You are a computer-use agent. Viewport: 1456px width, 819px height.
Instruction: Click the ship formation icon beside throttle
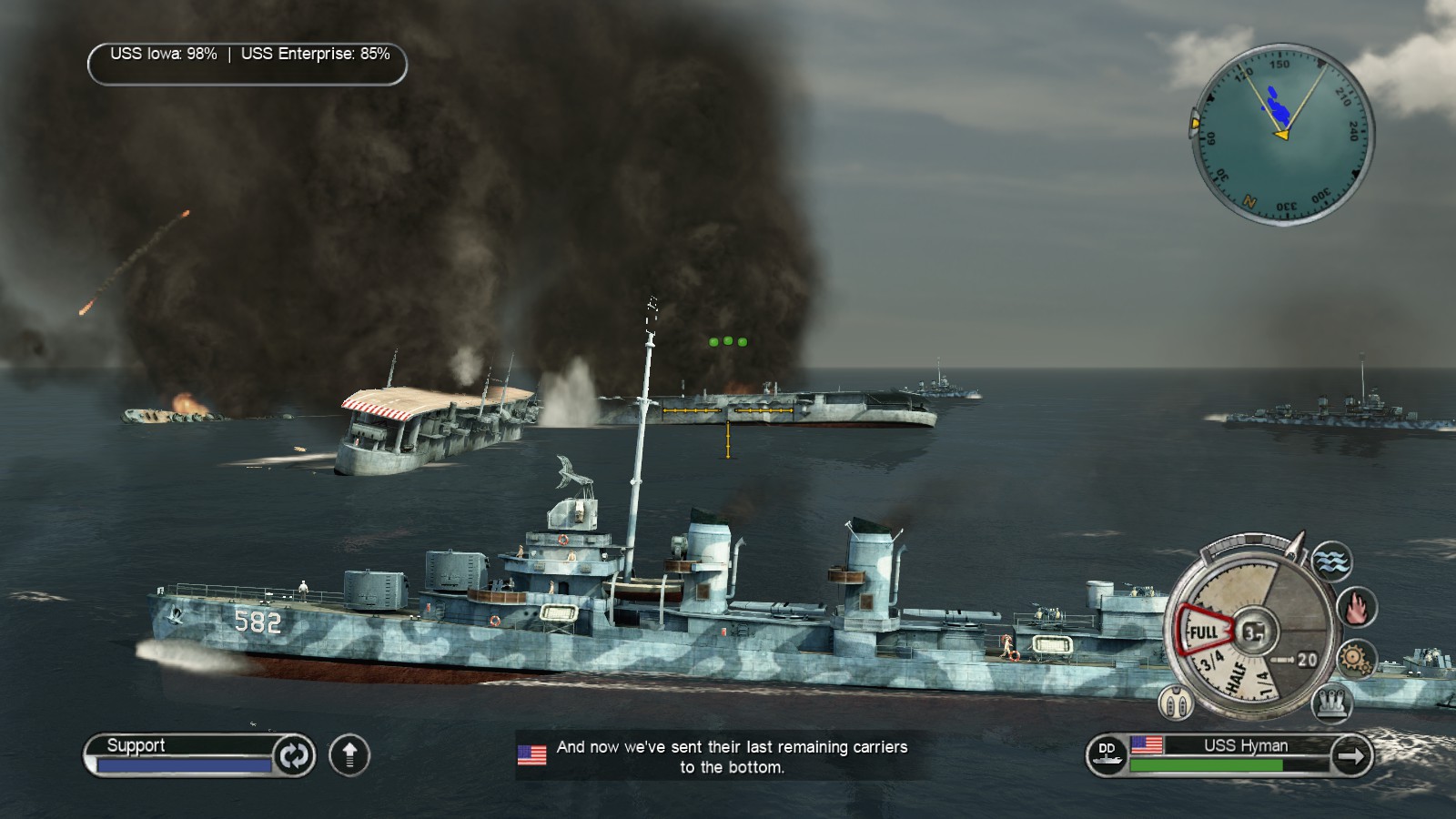coord(1176,703)
